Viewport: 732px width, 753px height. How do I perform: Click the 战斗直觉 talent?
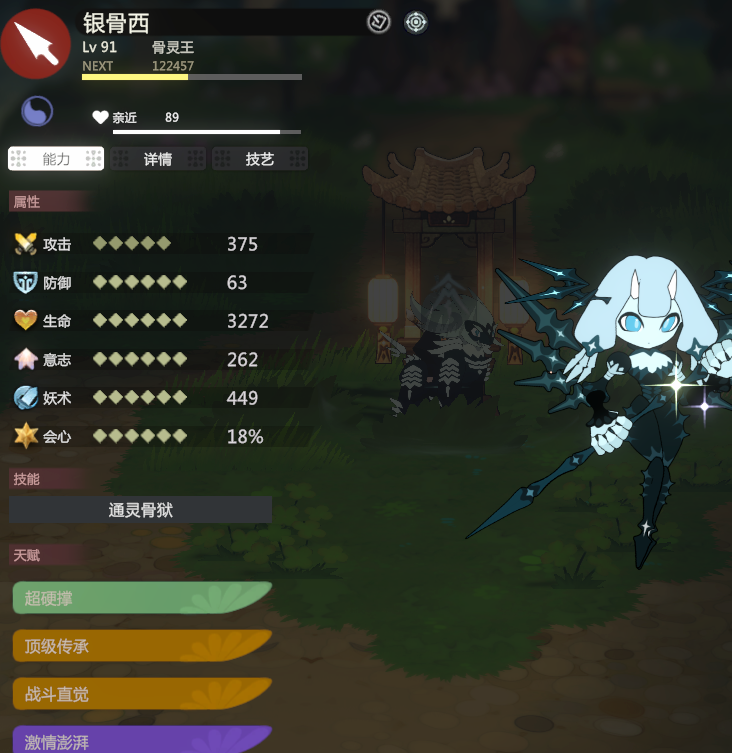[x=140, y=693]
